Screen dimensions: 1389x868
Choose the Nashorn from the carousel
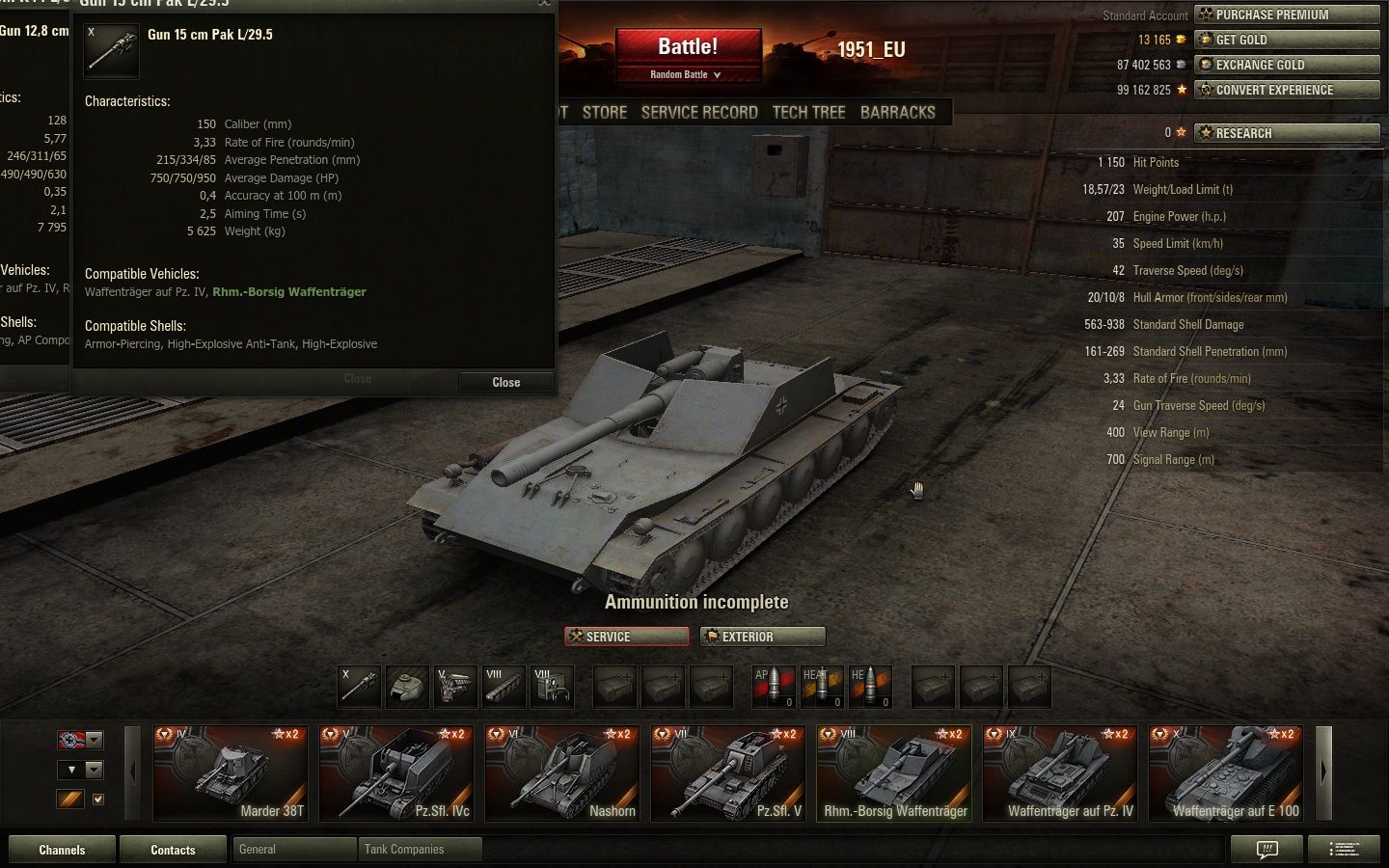click(x=562, y=773)
